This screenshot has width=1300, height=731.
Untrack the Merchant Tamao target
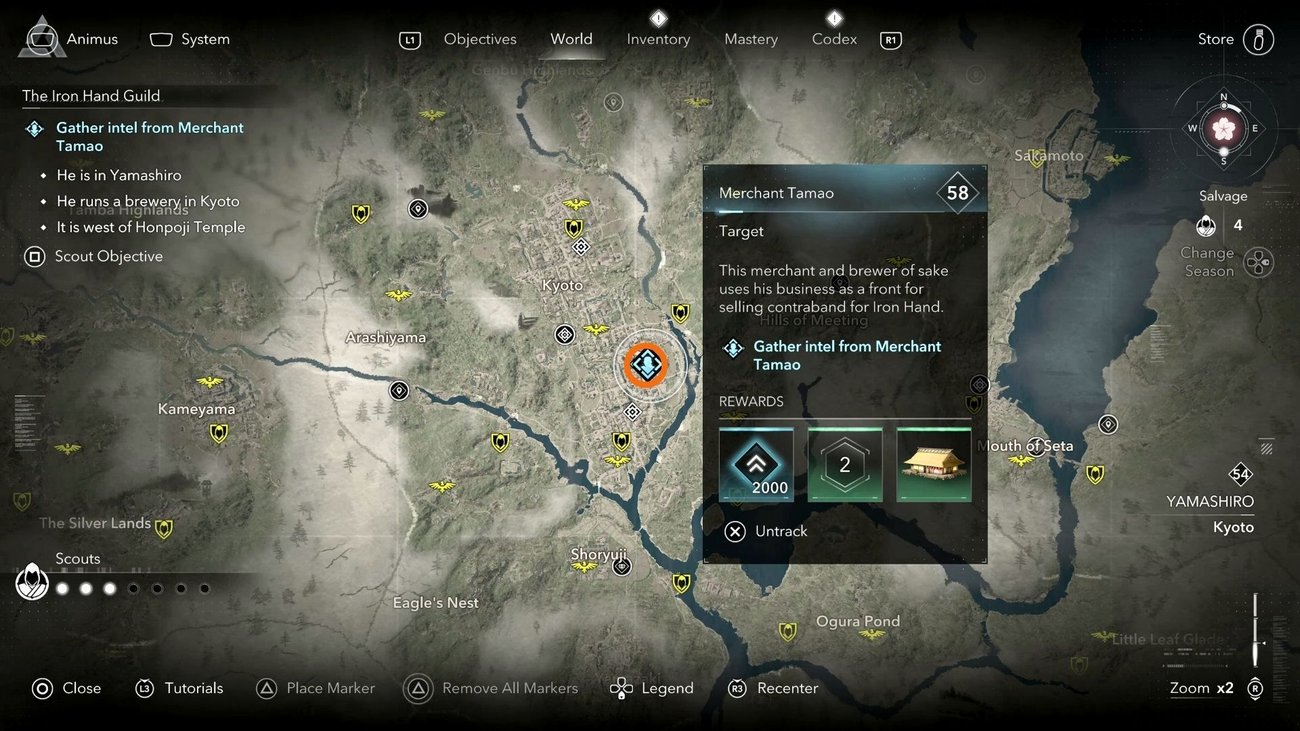pos(767,531)
